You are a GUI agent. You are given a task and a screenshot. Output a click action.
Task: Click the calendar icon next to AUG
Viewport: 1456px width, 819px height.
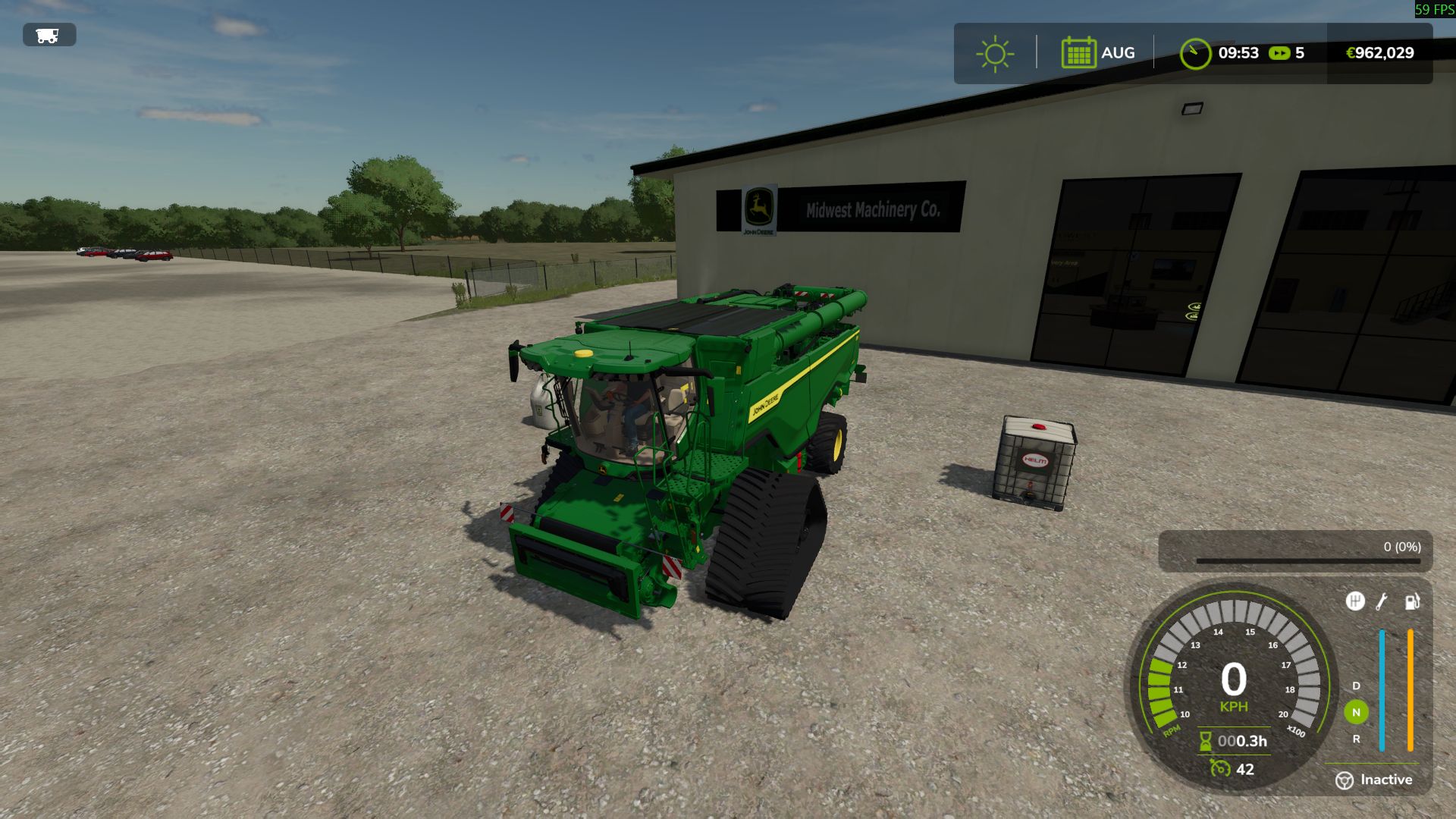coord(1078,52)
